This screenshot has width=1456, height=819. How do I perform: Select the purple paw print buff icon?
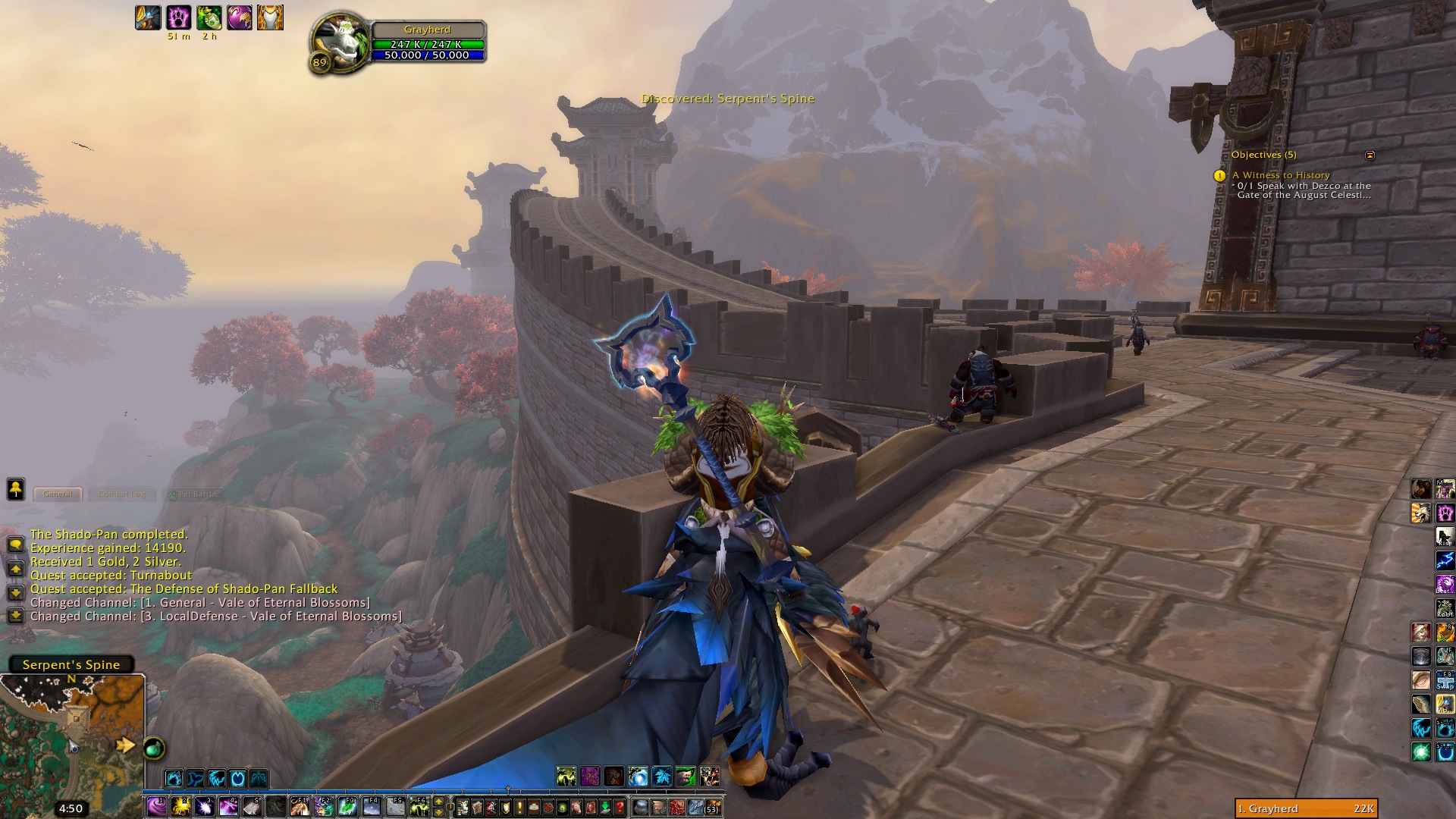(x=178, y=17)
